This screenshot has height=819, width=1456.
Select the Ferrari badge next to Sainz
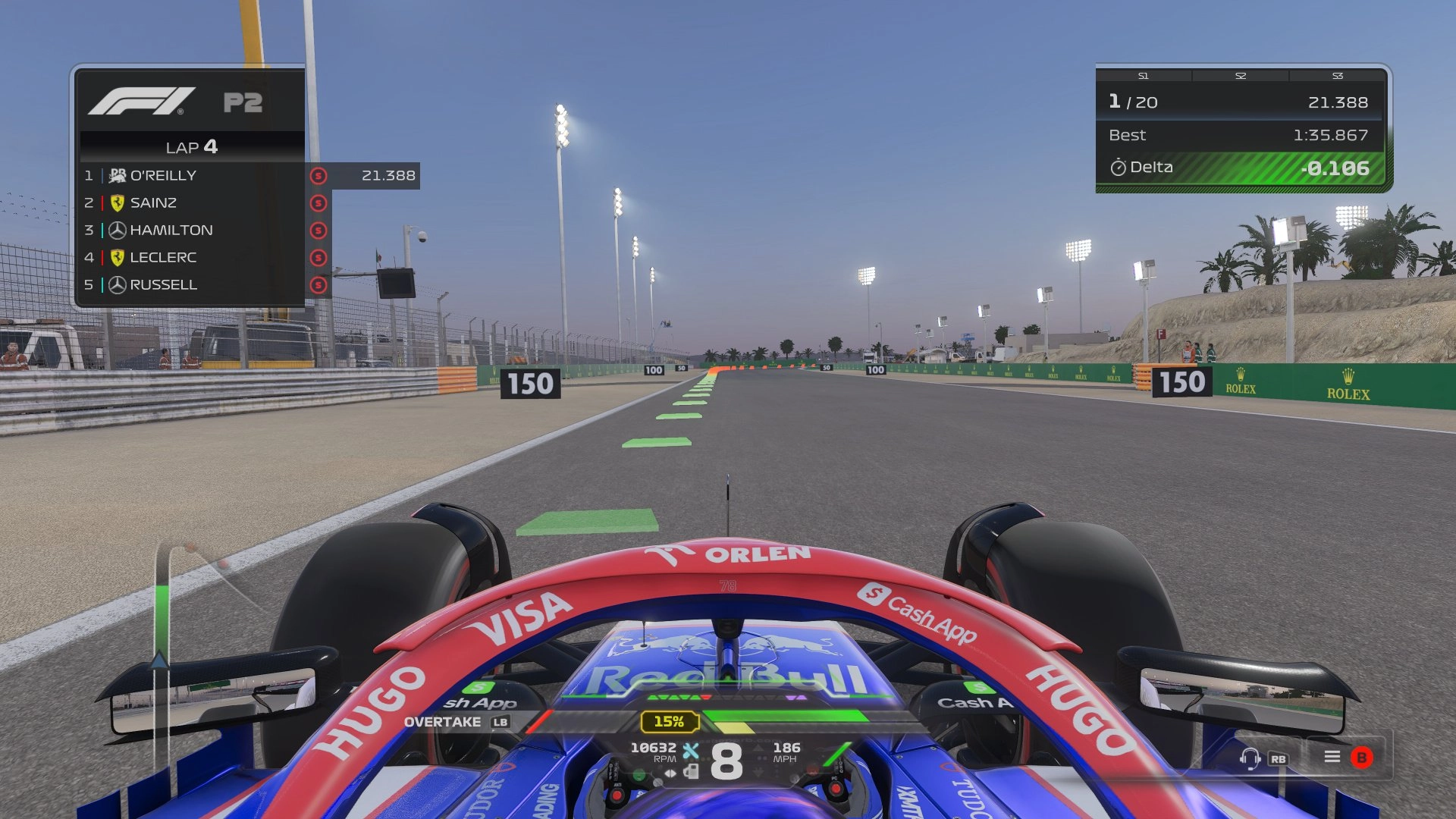pos(117,202)
